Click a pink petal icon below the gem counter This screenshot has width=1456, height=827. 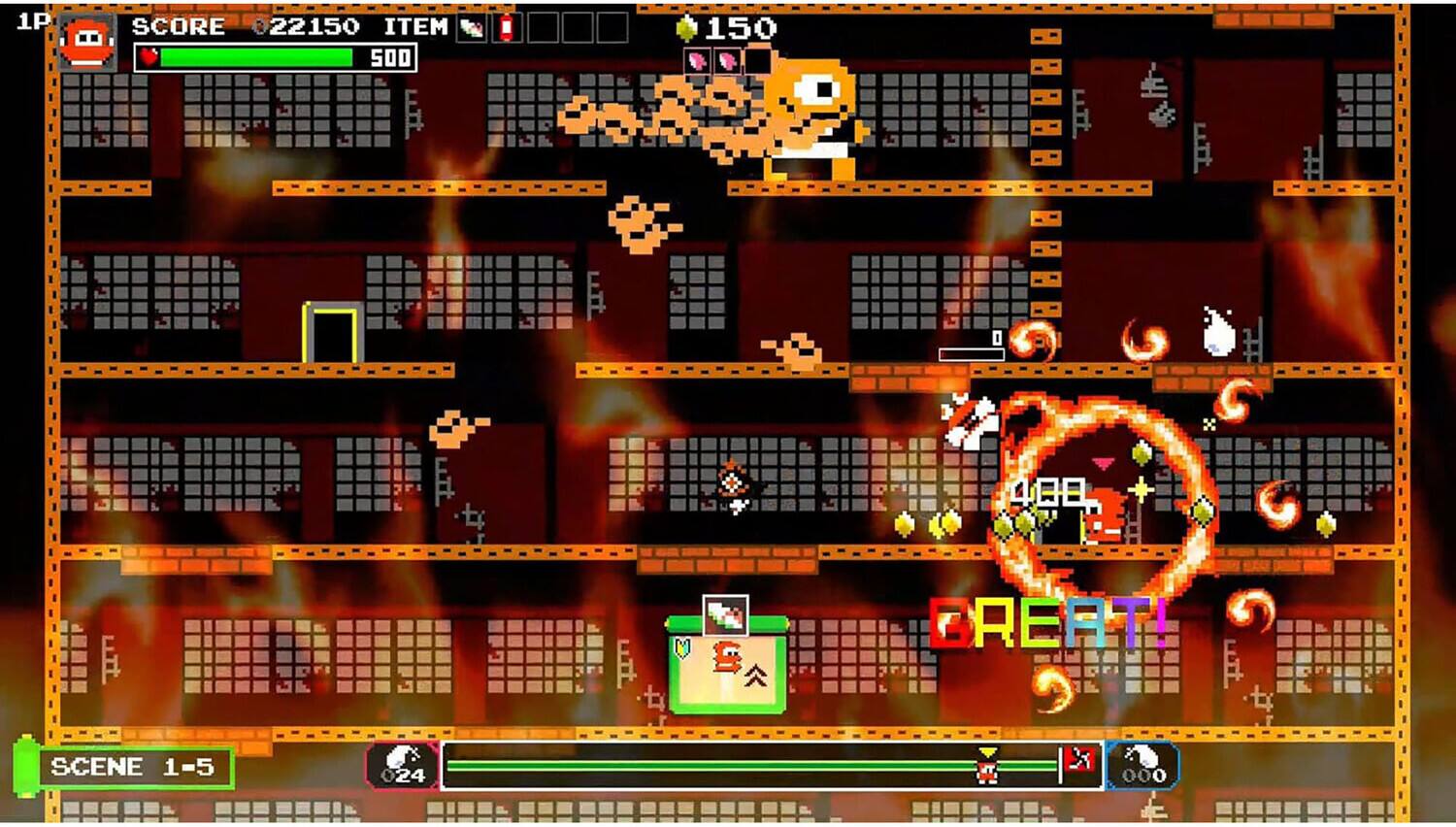point(697,60)
